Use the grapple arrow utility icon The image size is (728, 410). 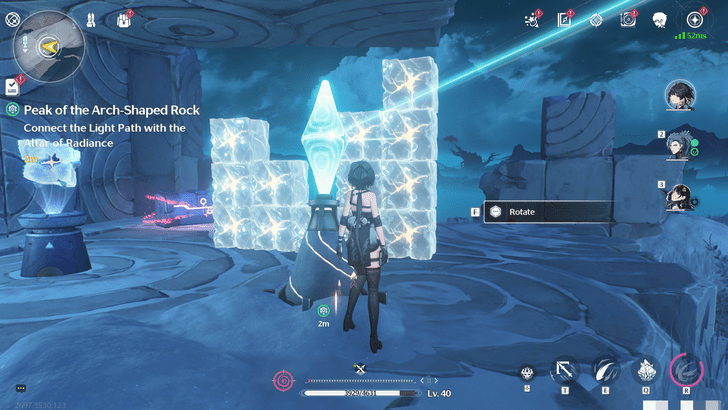[x=564, y=371]
